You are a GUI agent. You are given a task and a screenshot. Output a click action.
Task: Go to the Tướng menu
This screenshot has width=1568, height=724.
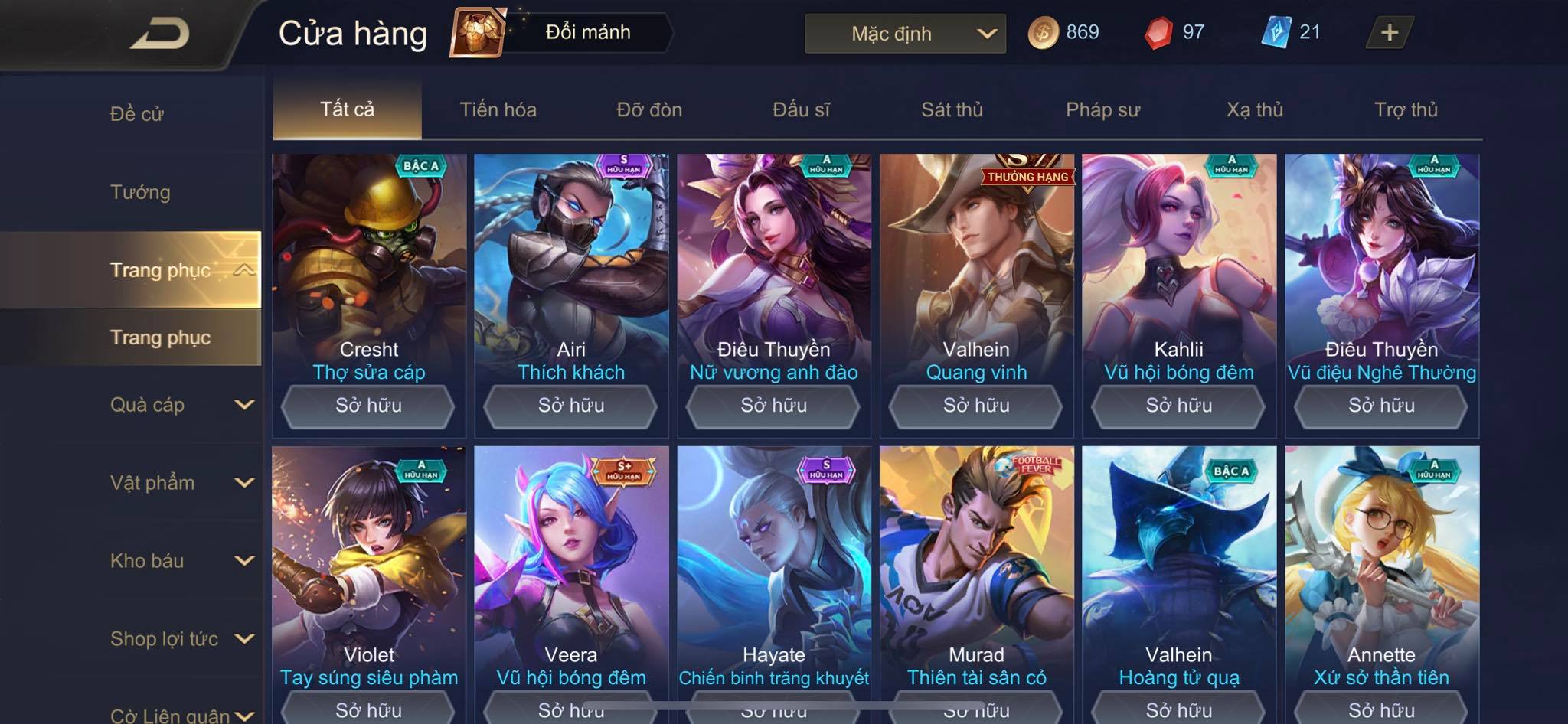click(x=140, y=192)
